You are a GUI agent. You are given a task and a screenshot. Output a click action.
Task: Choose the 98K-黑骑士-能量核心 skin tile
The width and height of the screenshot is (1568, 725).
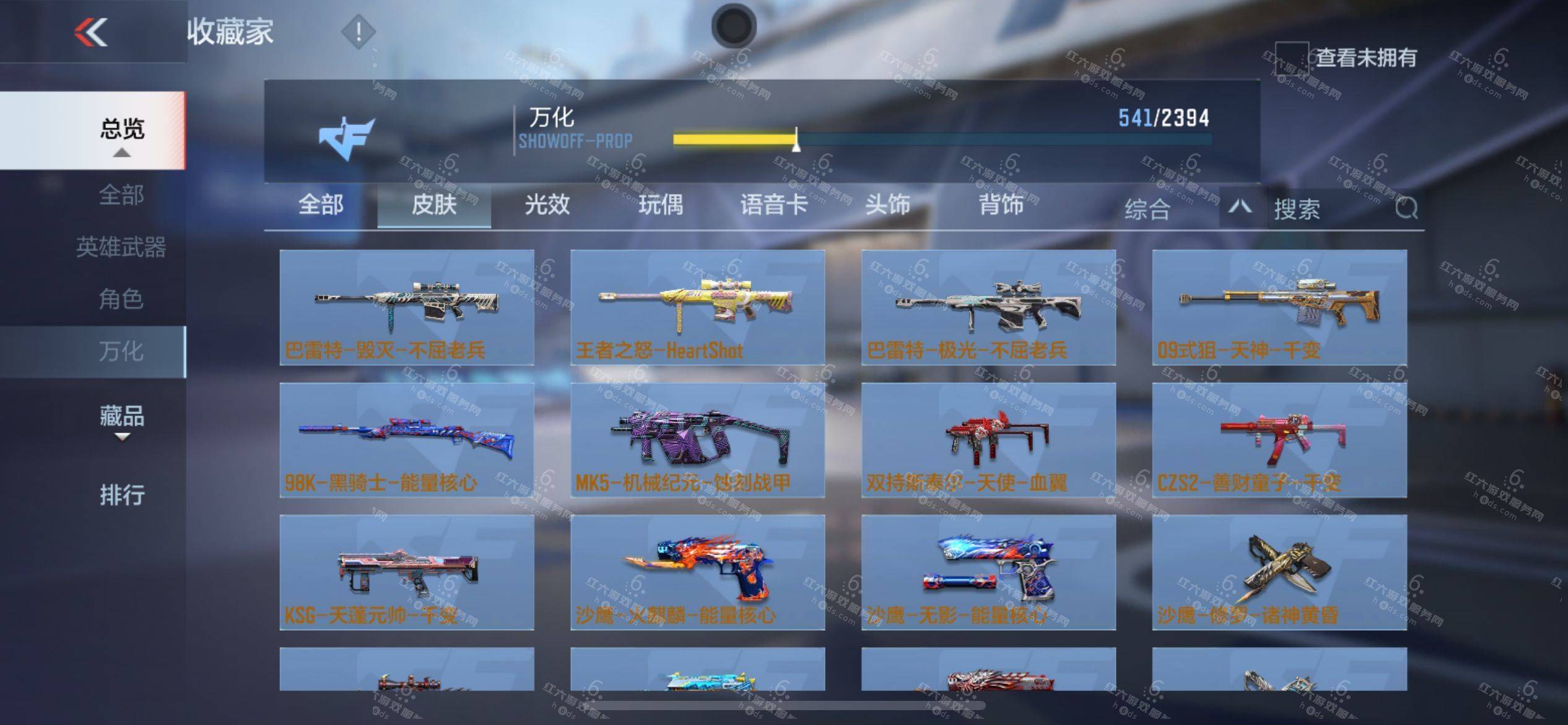tap(407, 440)
